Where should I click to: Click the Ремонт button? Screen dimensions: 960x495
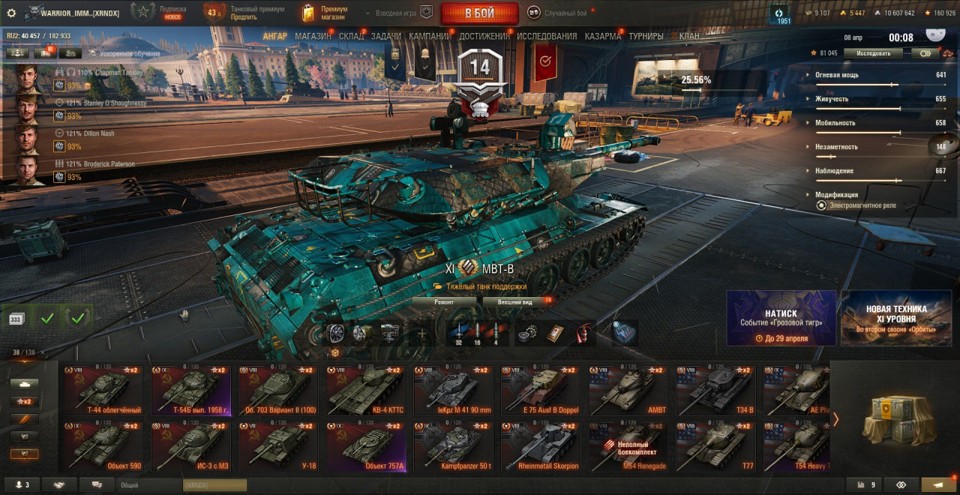[445, 300]
